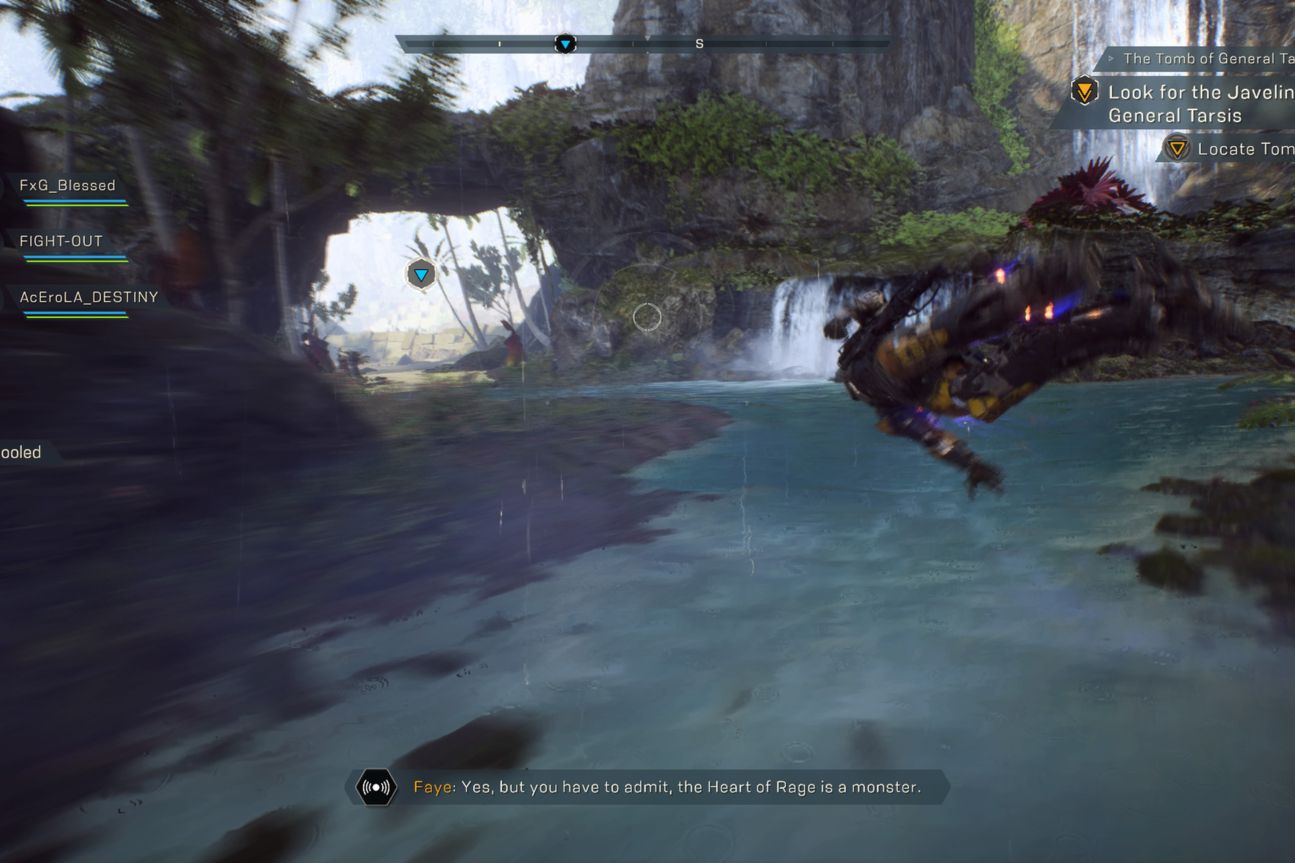The width and height of the screenshot is (1295, 863).
Task: Click the blue waypoint marker by the arch
Action: click(421, 274)
